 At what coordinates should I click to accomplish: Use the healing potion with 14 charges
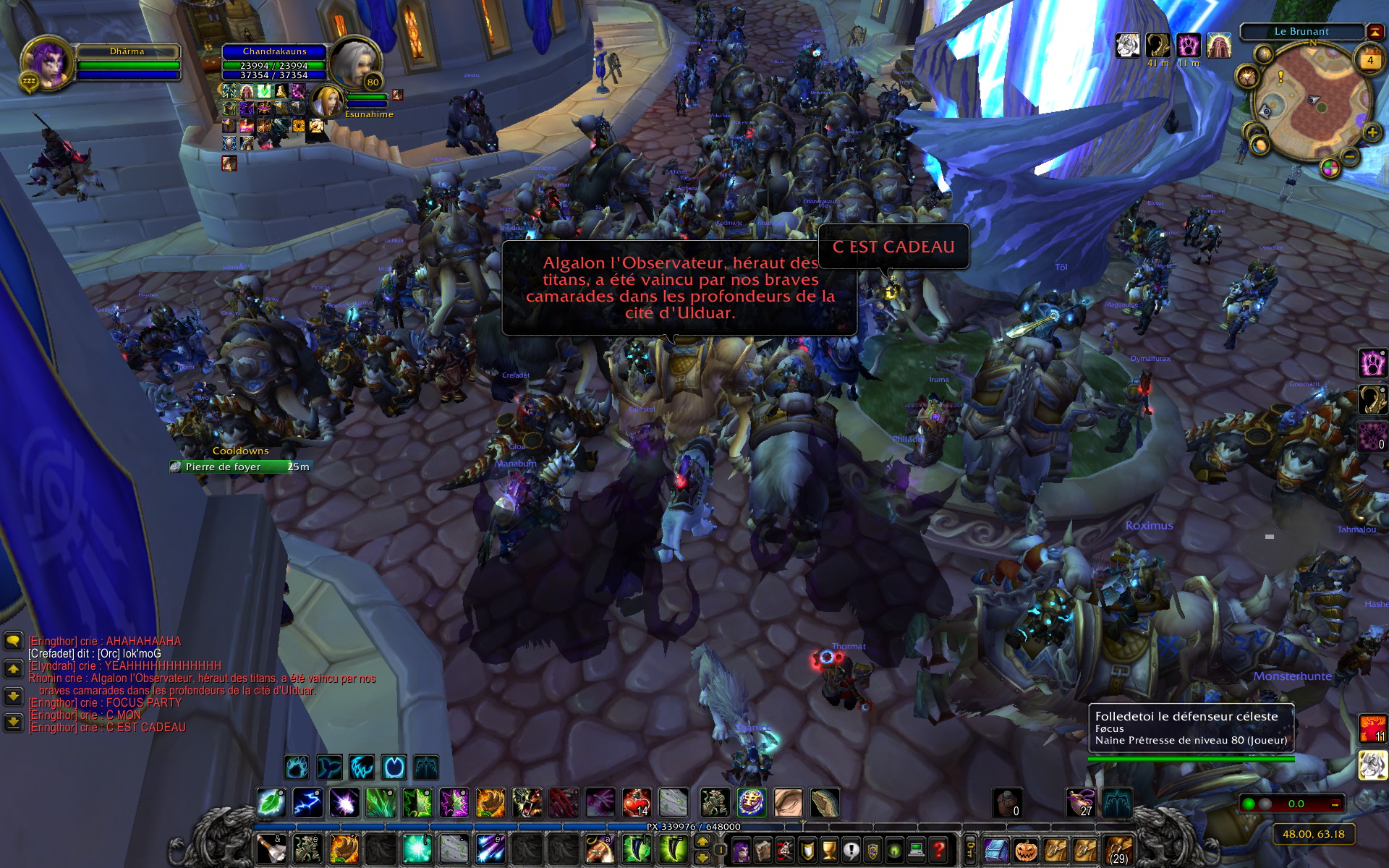click(637, 803)
